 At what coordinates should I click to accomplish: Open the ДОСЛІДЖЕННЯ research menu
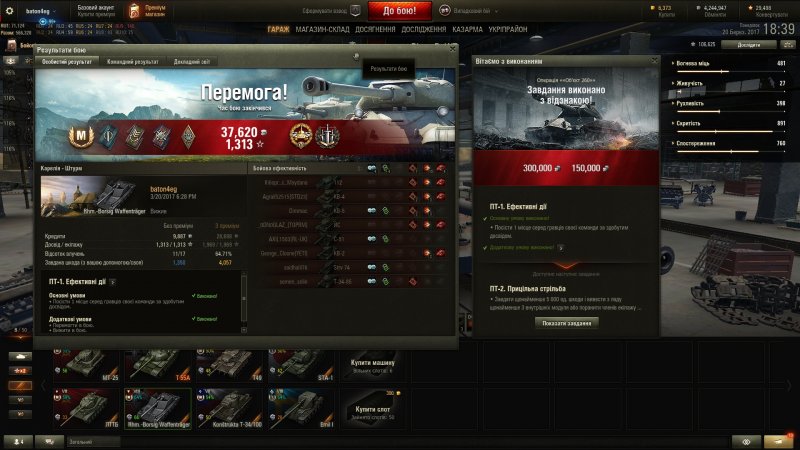pyautogui.click(x=424, y=30)
